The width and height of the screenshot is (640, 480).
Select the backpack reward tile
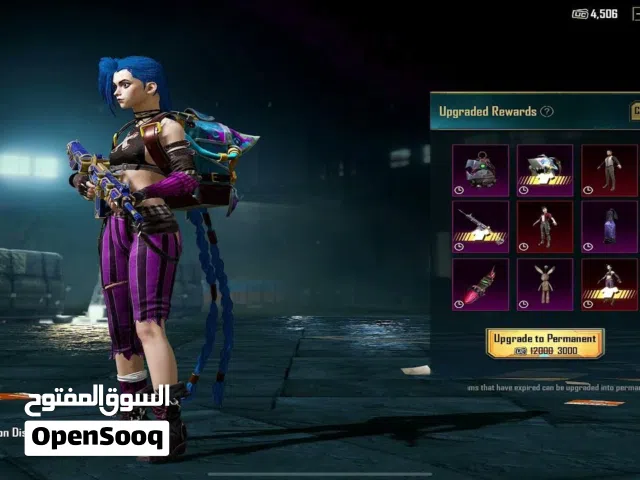(x=480, y=170)
